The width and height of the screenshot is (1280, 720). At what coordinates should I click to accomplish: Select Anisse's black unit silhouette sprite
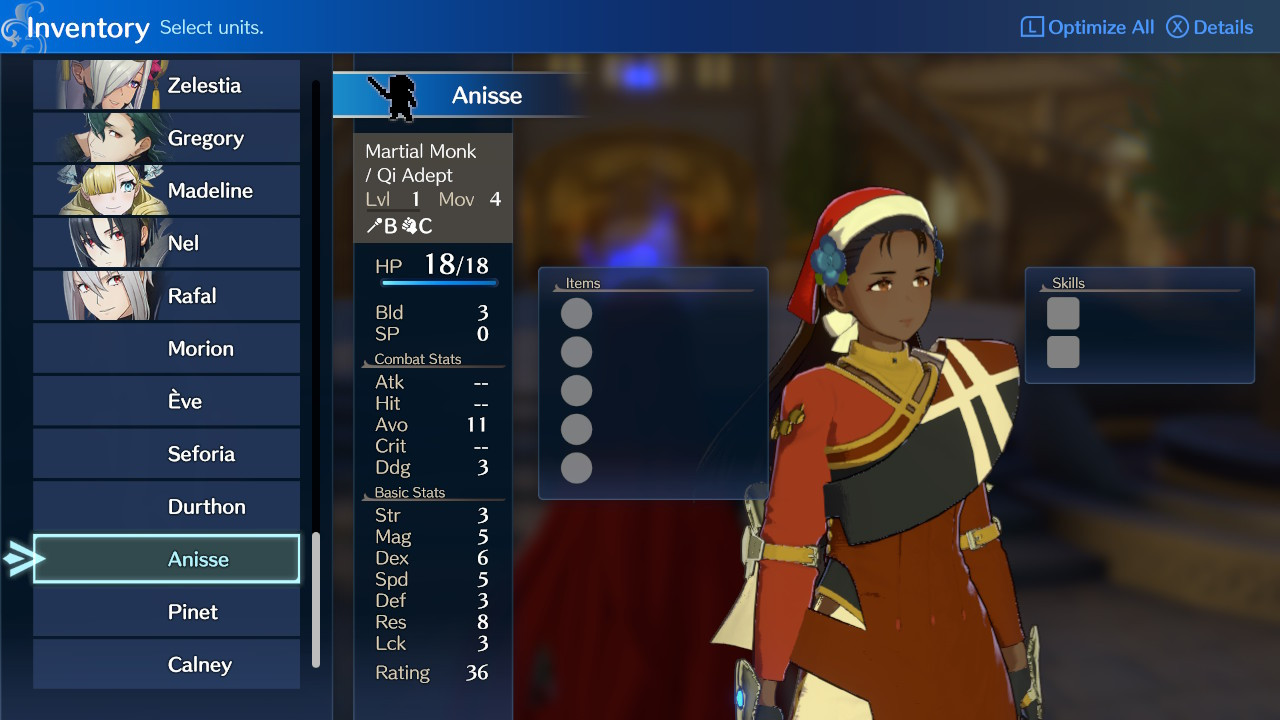(400, 95)
